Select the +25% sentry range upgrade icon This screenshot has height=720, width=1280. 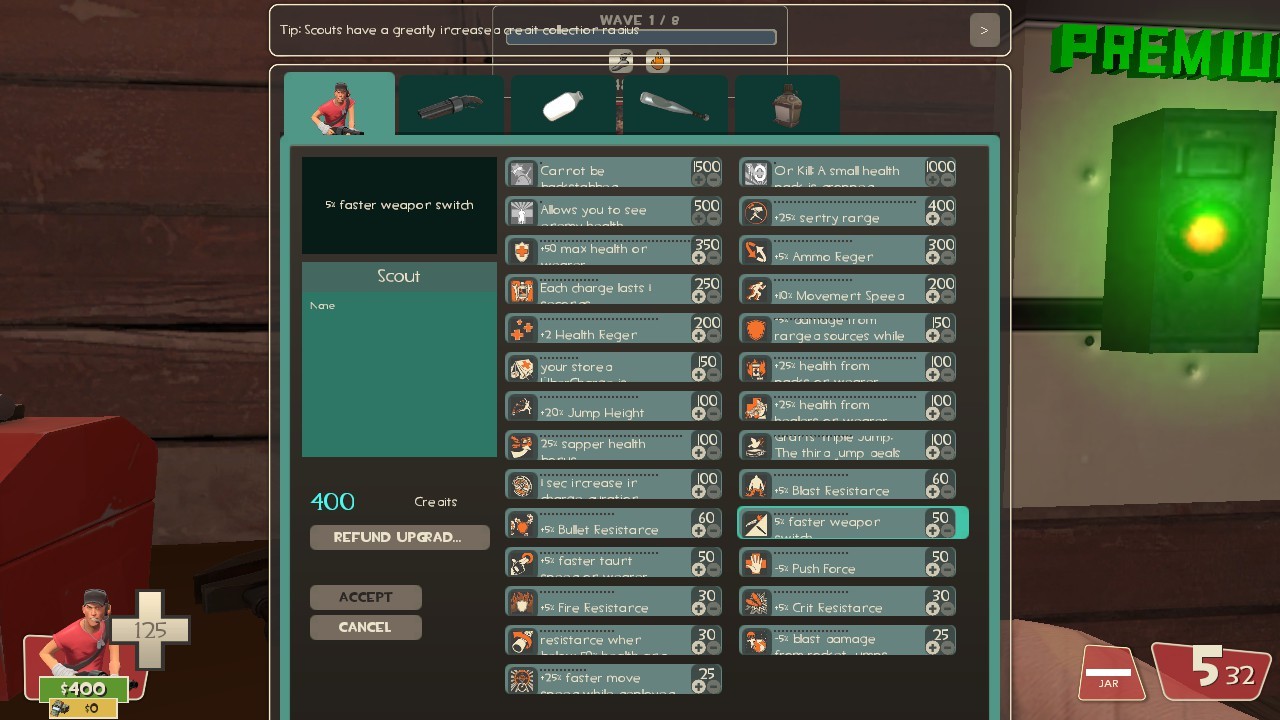pos(755,211)
